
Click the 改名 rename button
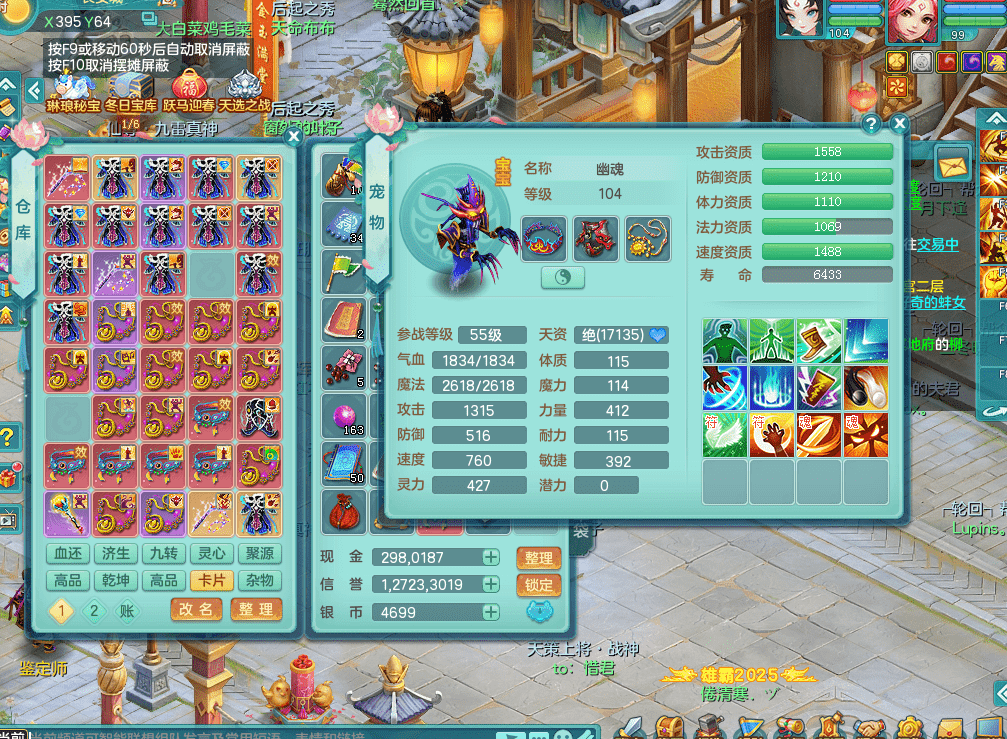click(196, 609)
